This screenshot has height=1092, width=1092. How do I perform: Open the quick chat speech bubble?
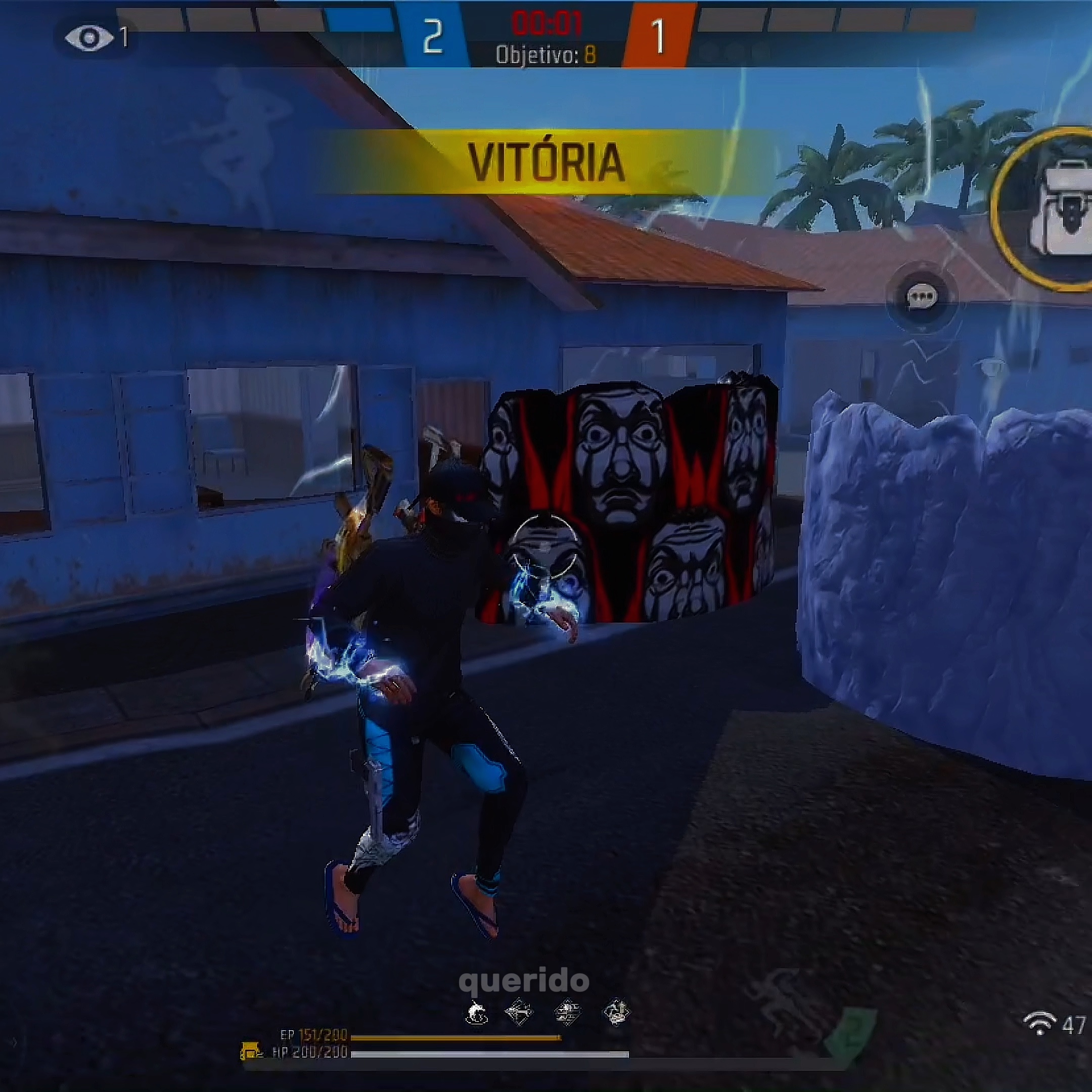(x=922, y=297)
